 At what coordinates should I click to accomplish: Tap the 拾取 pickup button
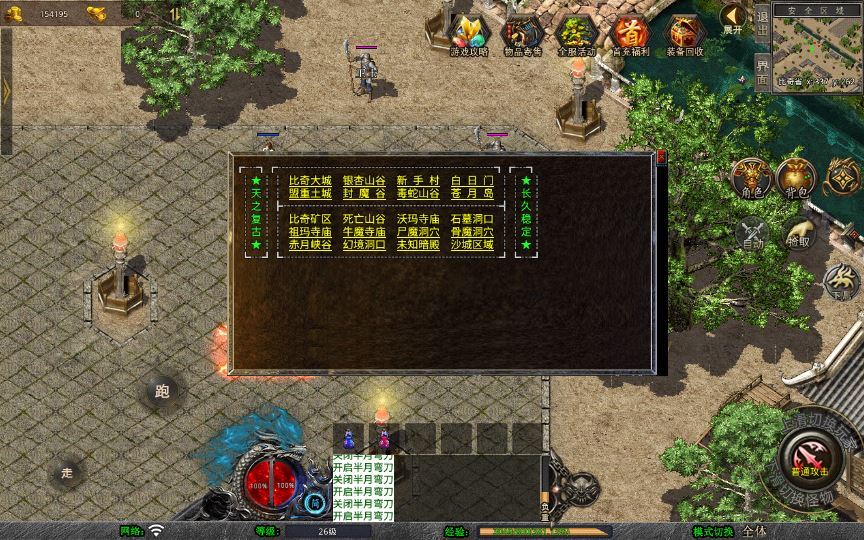pyautogui.click(x=799, y=234)
